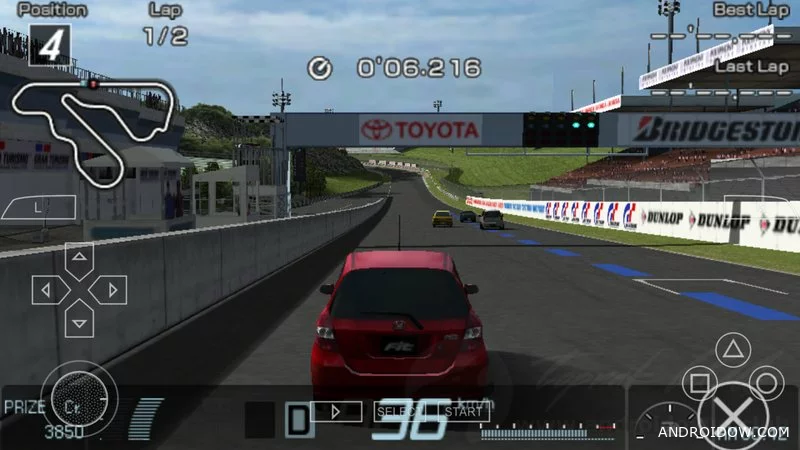Tap the cross touch button
The image size is (800, 450).
pos(733,416)
